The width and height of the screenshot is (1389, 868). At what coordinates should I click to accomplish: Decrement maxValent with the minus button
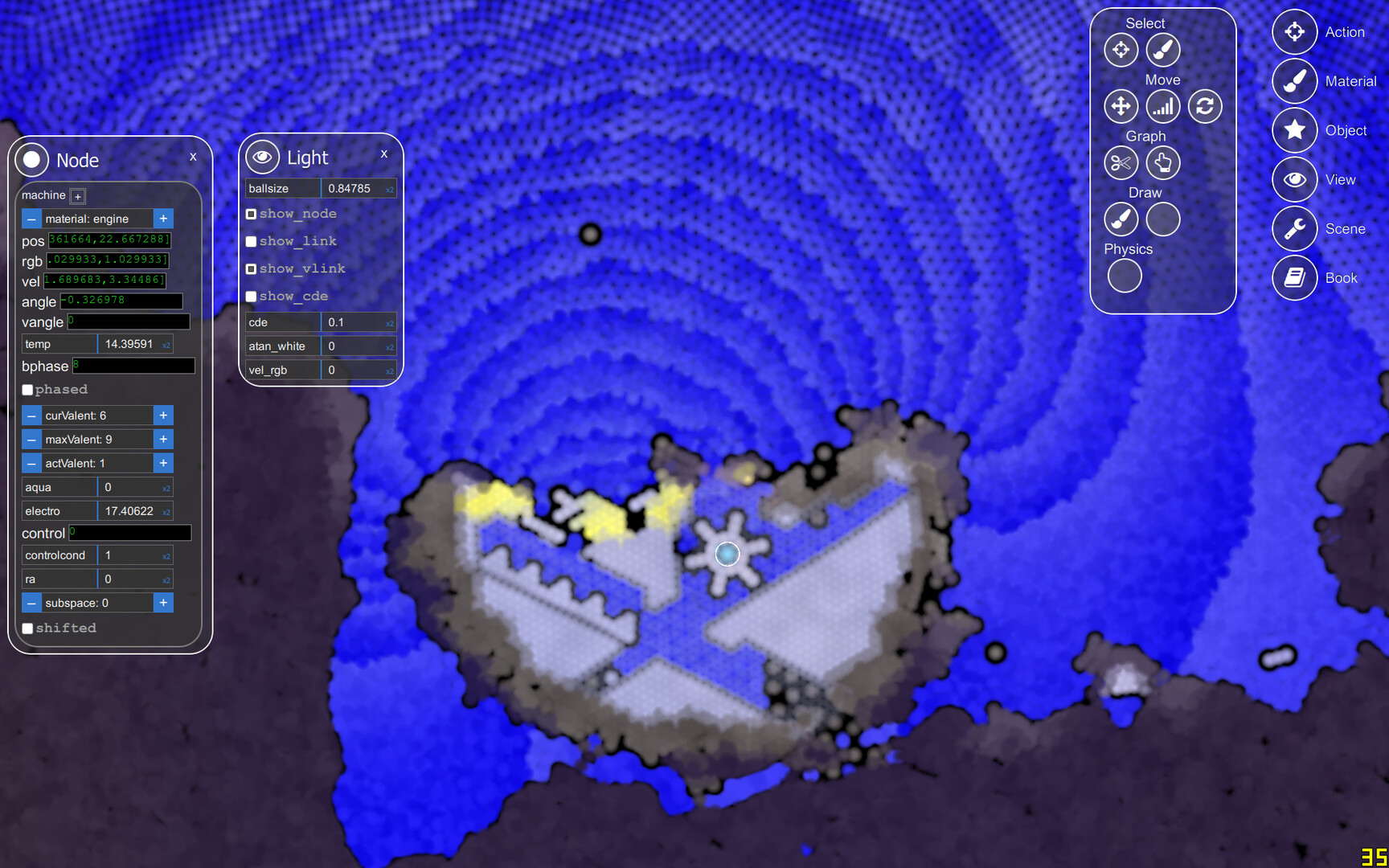point(31,439)
